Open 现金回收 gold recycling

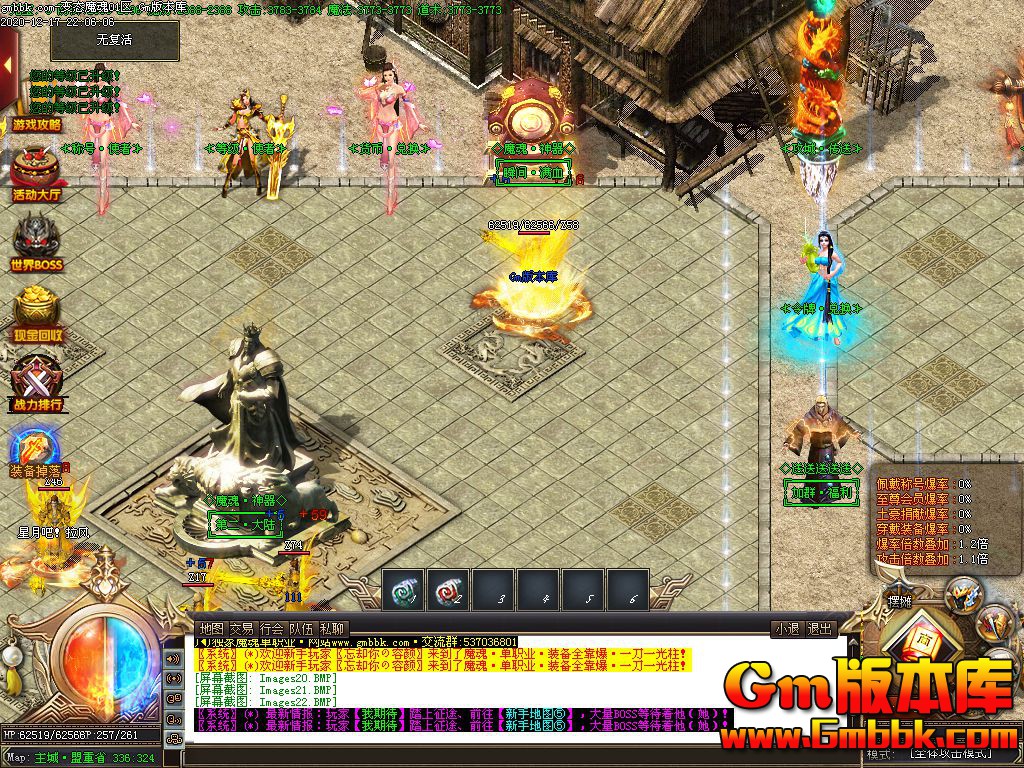pyautogui.click(x=37, y=311)
